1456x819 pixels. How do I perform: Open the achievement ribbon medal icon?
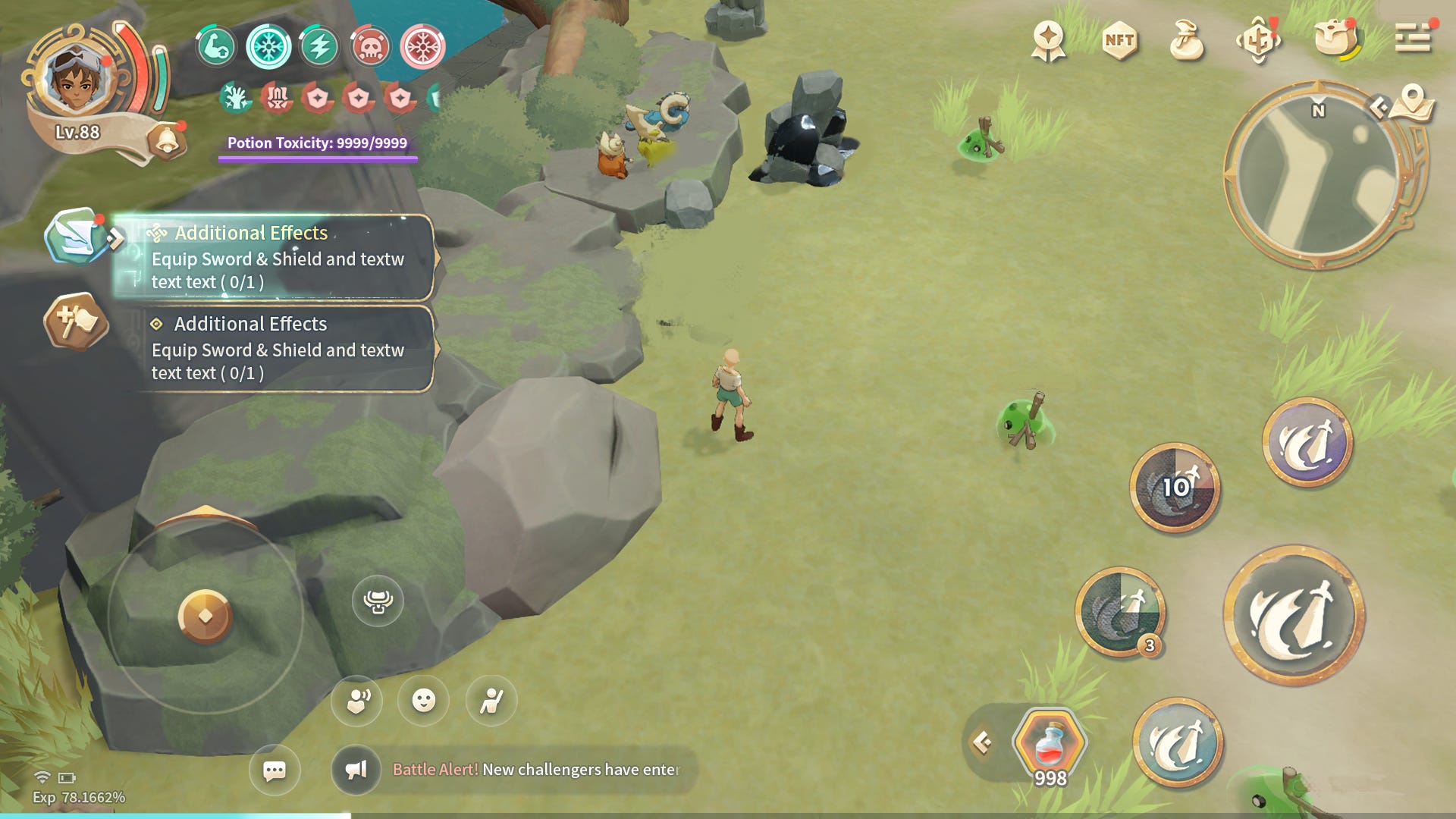pos(1049,40)
